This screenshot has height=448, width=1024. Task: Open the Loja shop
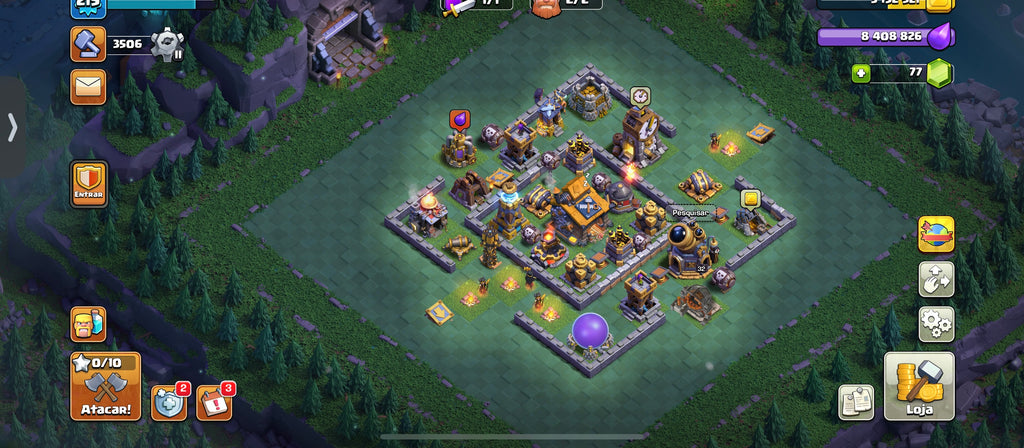(919, 386)
